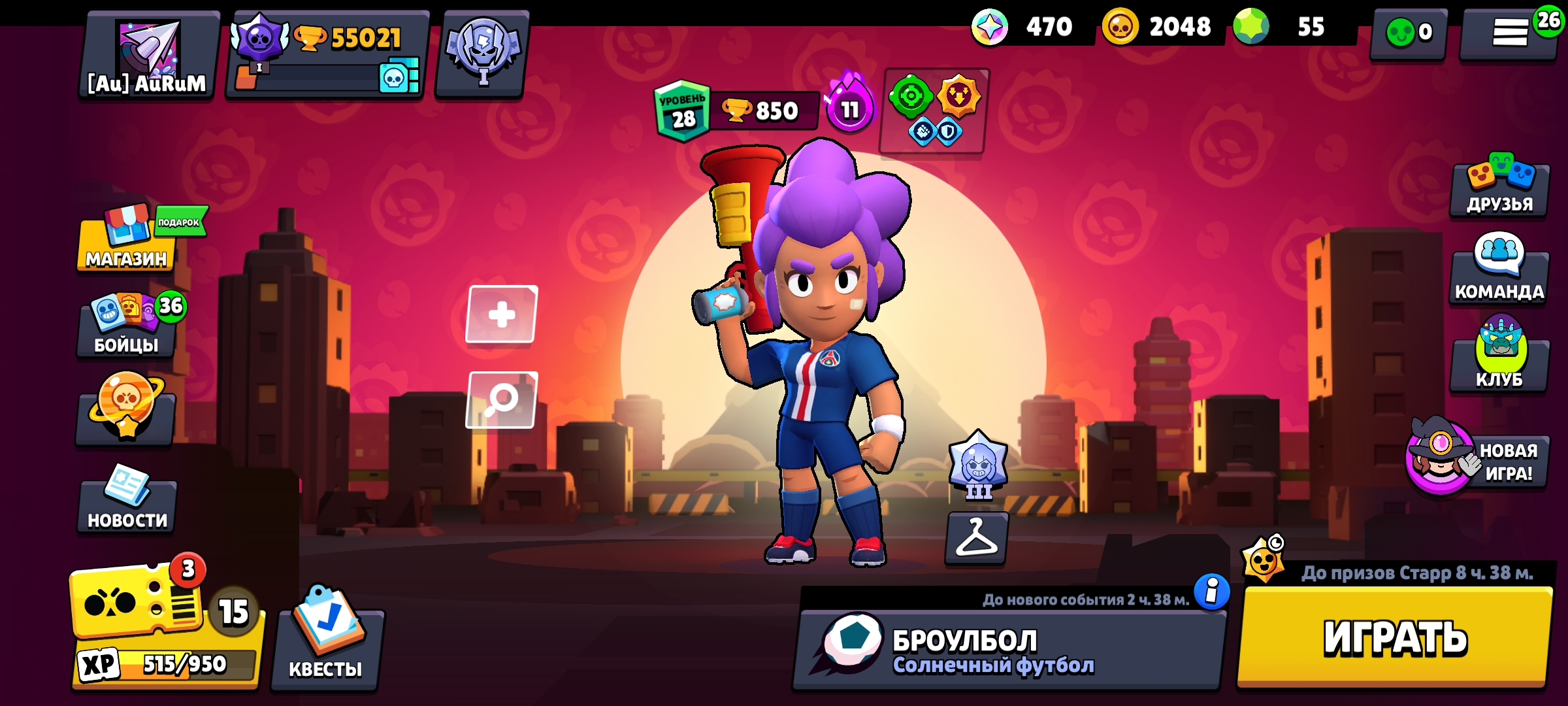
Task: Open the player profile [Au] AuRuM
Action: coord(149,56)
